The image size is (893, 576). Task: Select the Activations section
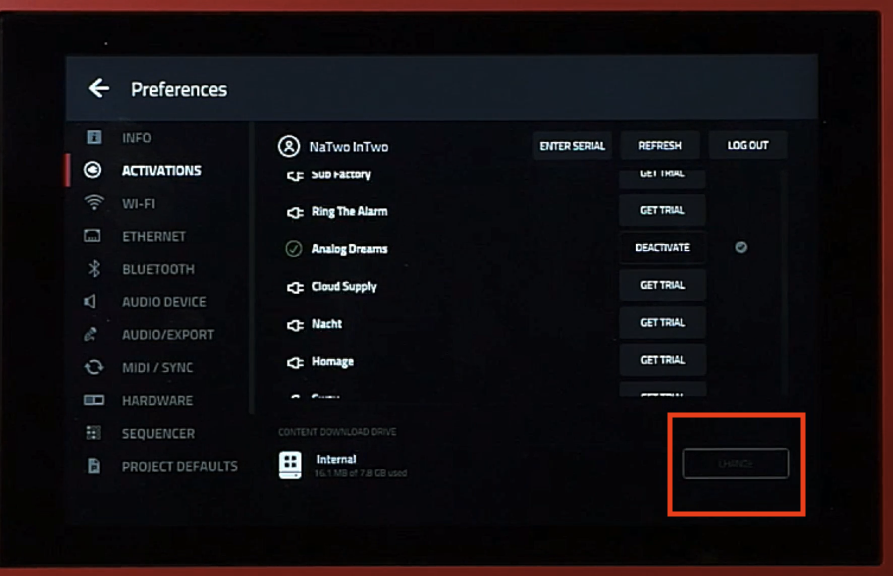[x=161, y=171]
